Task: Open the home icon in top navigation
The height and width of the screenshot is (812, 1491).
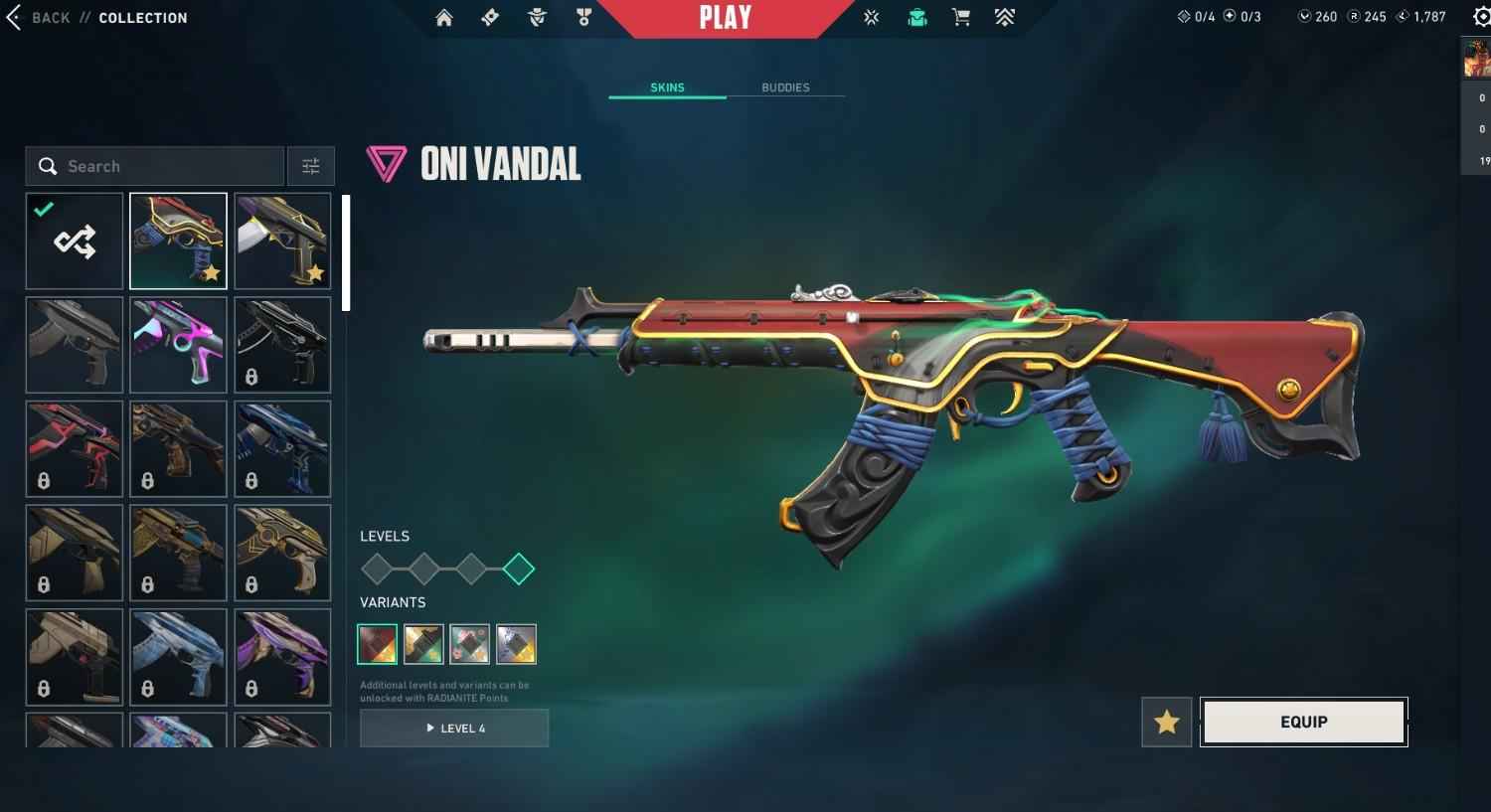Action: tap(444, 18)
